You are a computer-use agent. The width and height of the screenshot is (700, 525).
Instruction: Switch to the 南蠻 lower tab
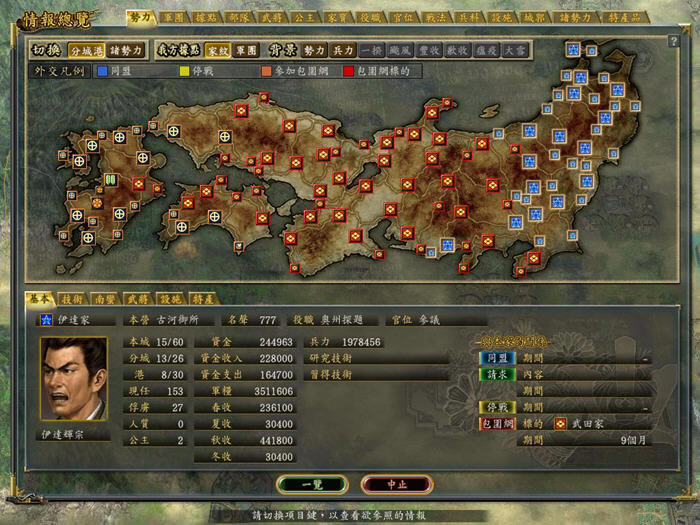(104, 298)
